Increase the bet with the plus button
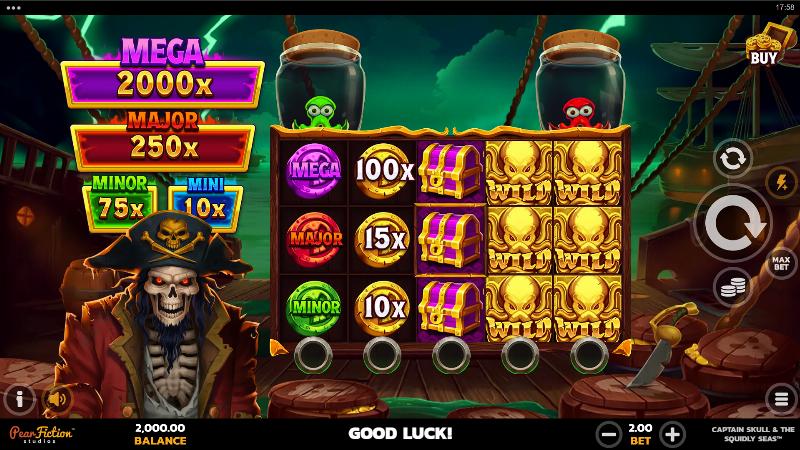The image size is (800, 450). (x=672, y=434)
